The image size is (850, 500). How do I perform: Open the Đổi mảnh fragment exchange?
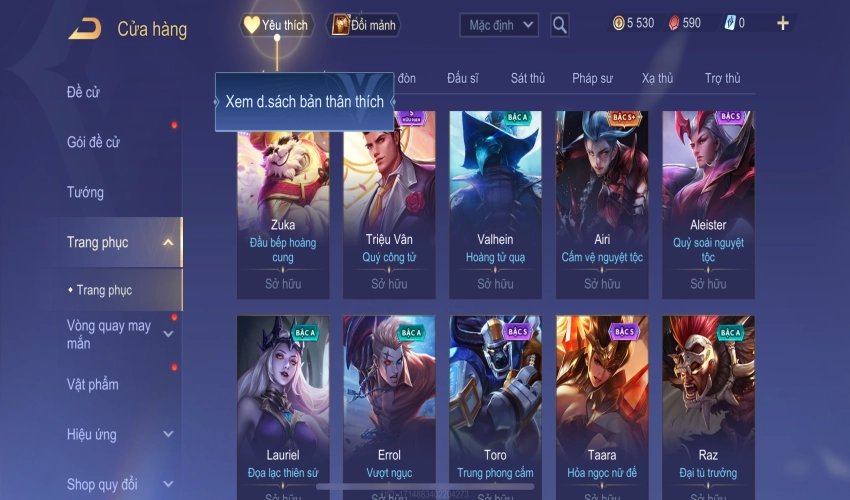click(x=364, y=25)
